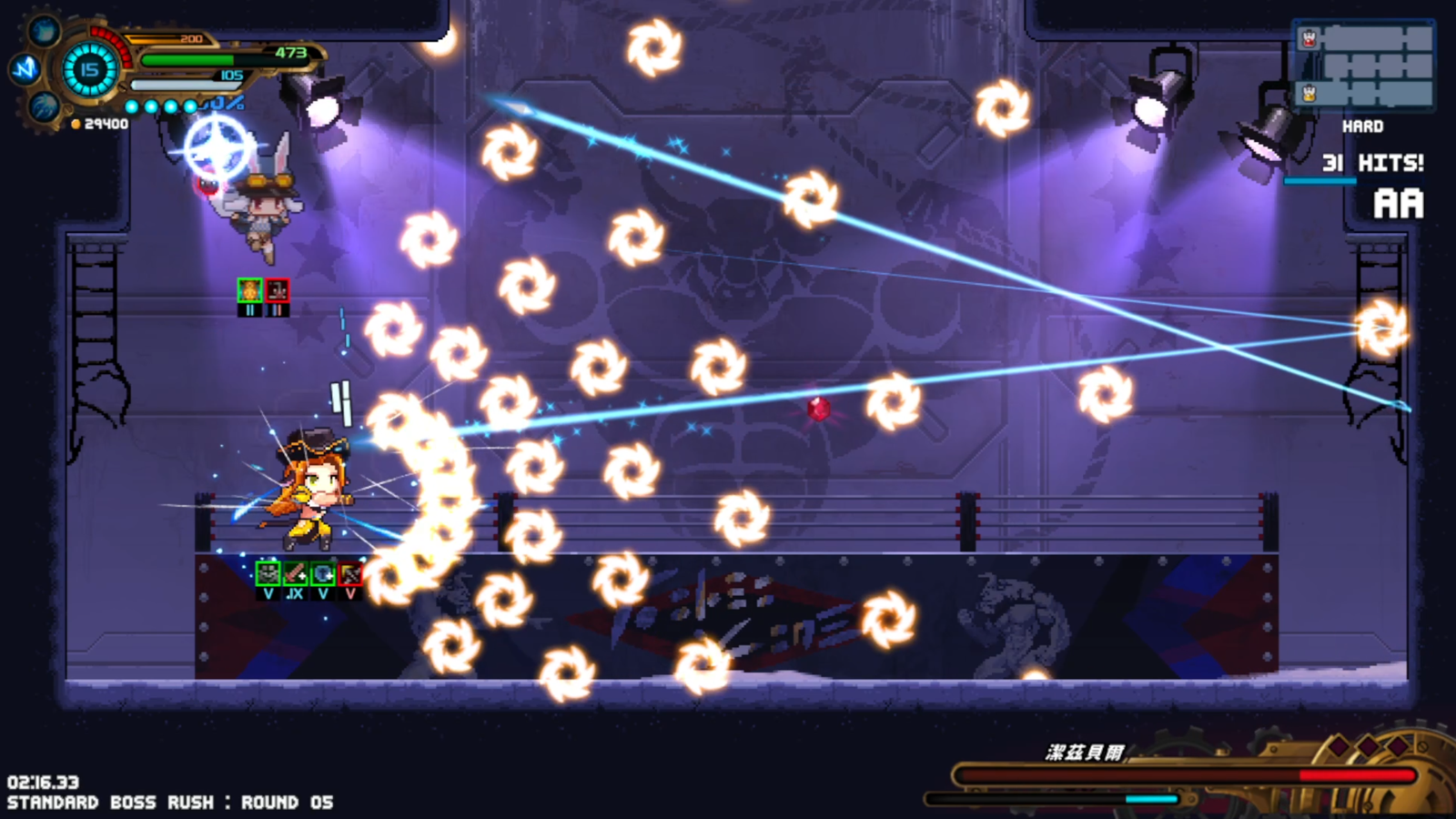Screen dimensions: 1456x819
Task: Click the red-bordered status icon labeled II
Action: point(277,290)
